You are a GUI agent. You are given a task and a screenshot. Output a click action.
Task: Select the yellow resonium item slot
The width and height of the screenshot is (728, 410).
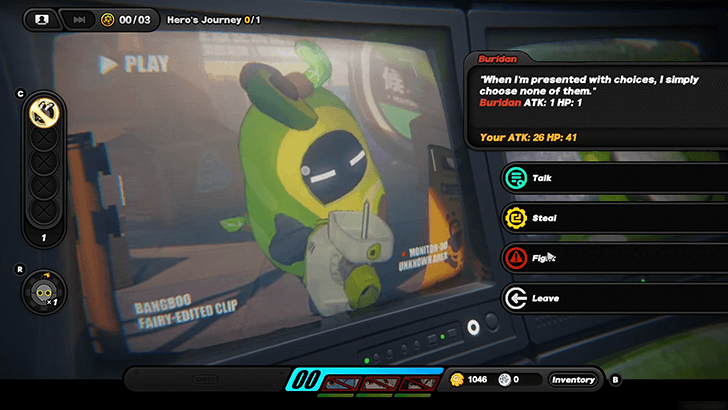pos(43,111)
